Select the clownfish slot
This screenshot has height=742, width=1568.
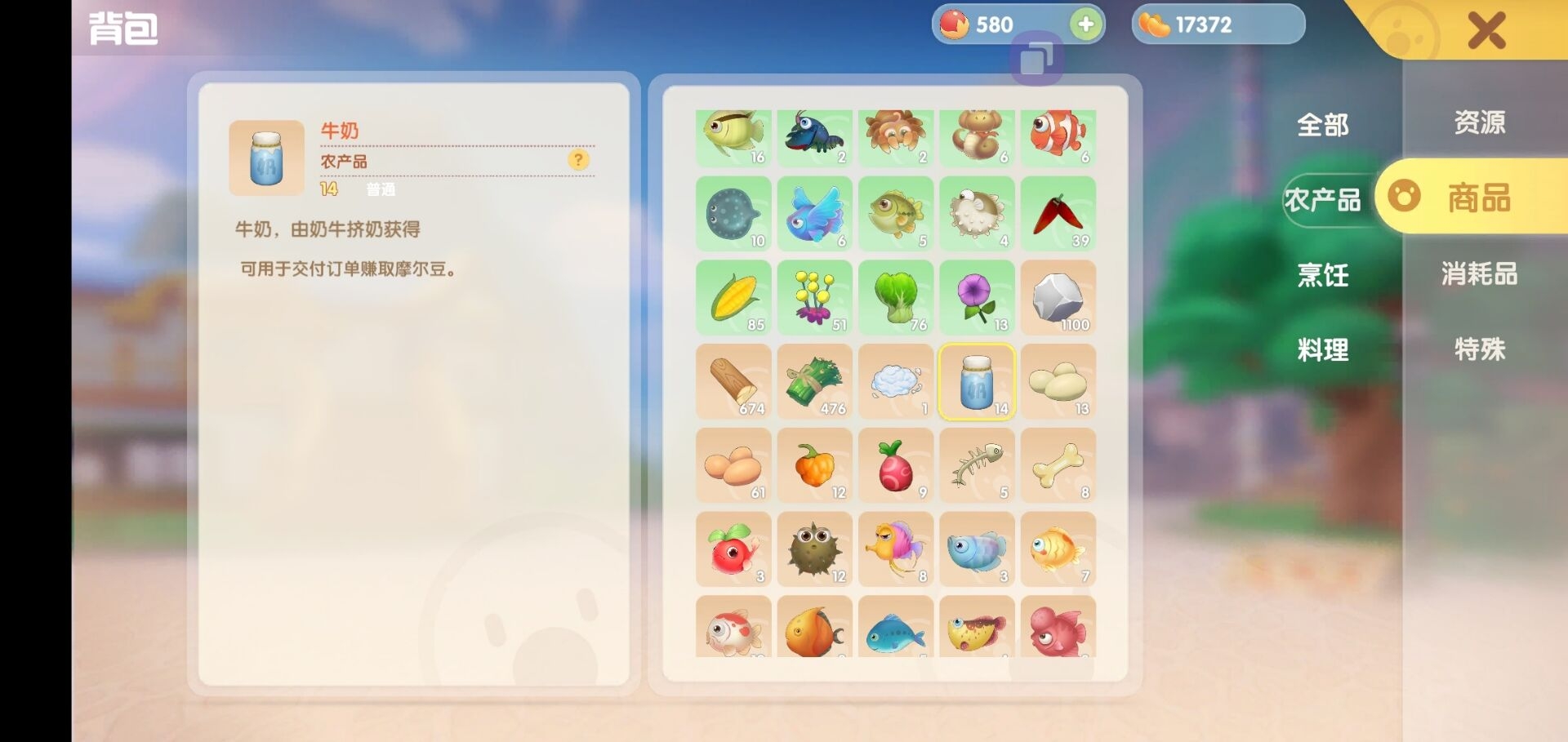tap(1058, 137)
